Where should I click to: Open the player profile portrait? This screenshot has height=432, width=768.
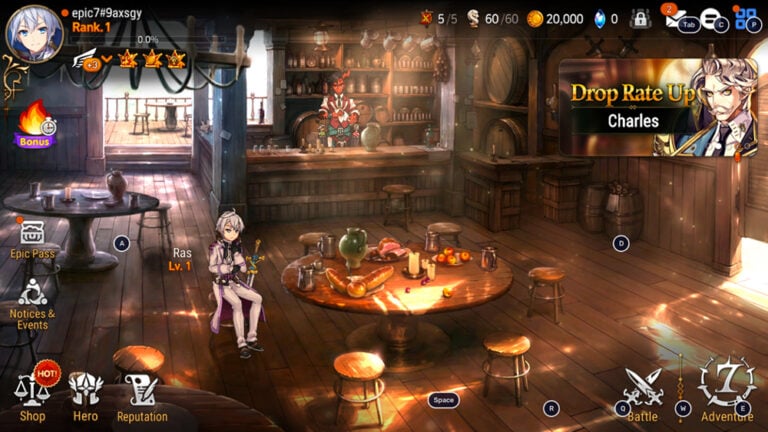[34, 33]
